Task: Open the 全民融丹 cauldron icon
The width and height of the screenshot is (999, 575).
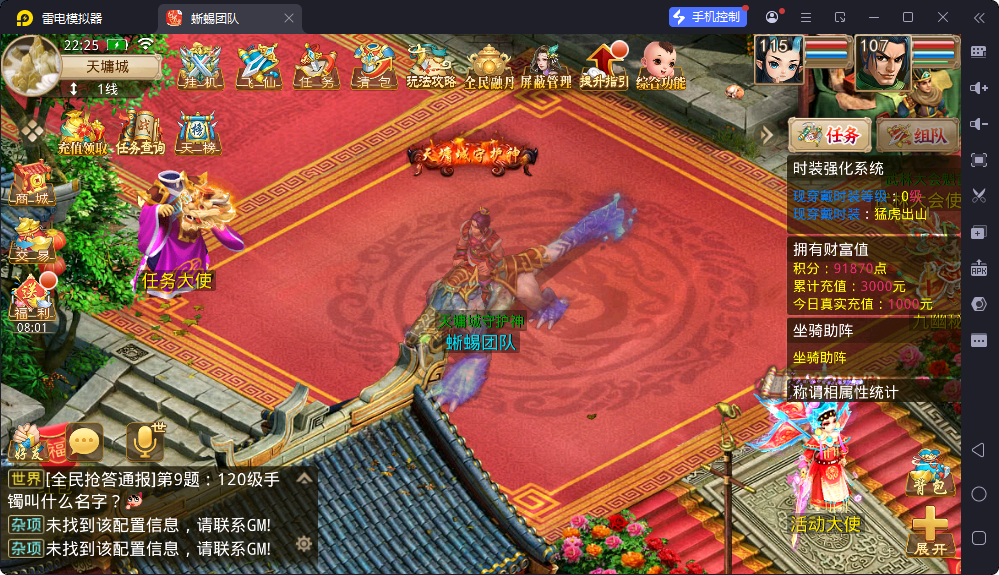Action: 489,66
